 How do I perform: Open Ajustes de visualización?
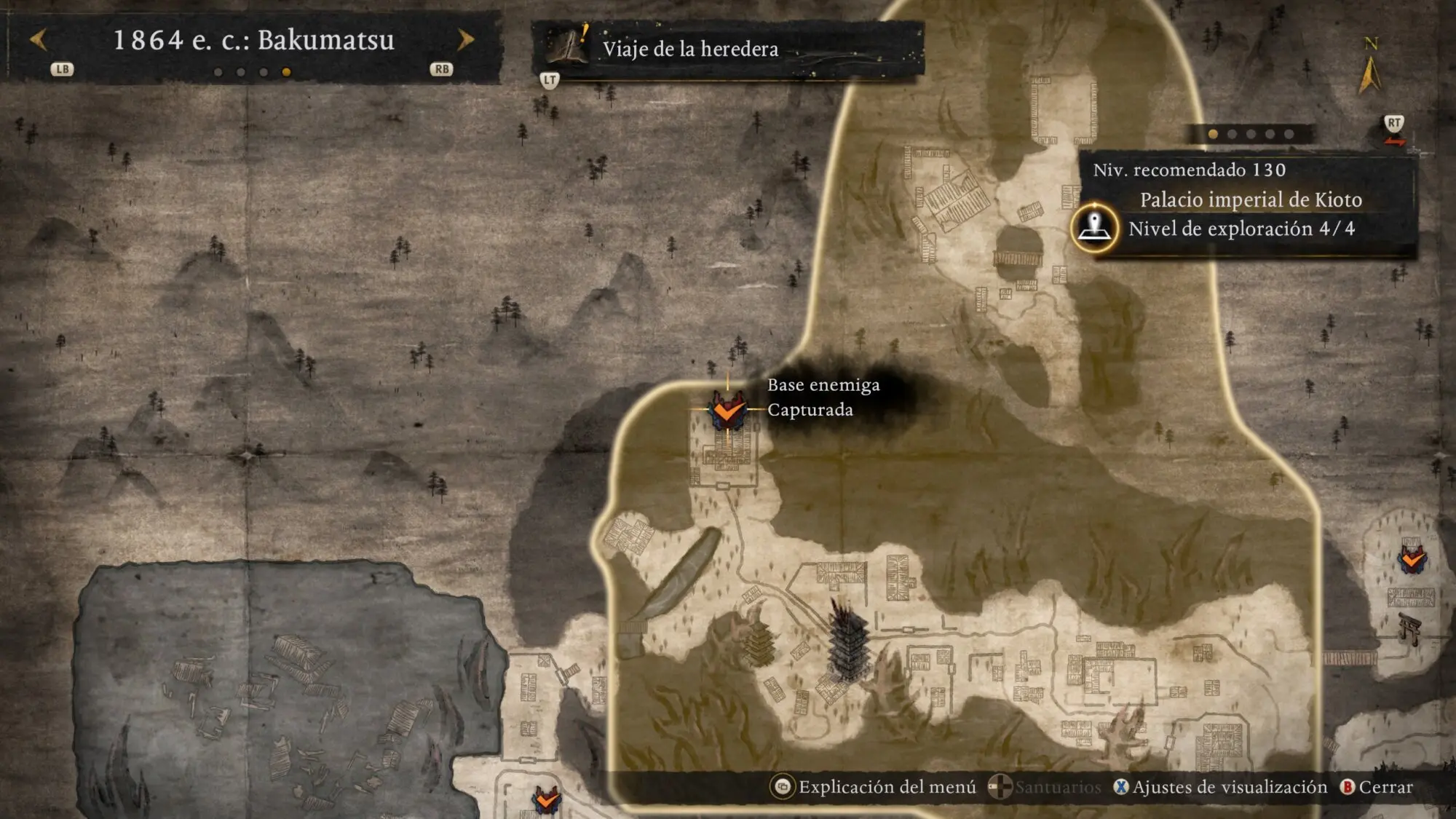click(x=1220, y=787)
